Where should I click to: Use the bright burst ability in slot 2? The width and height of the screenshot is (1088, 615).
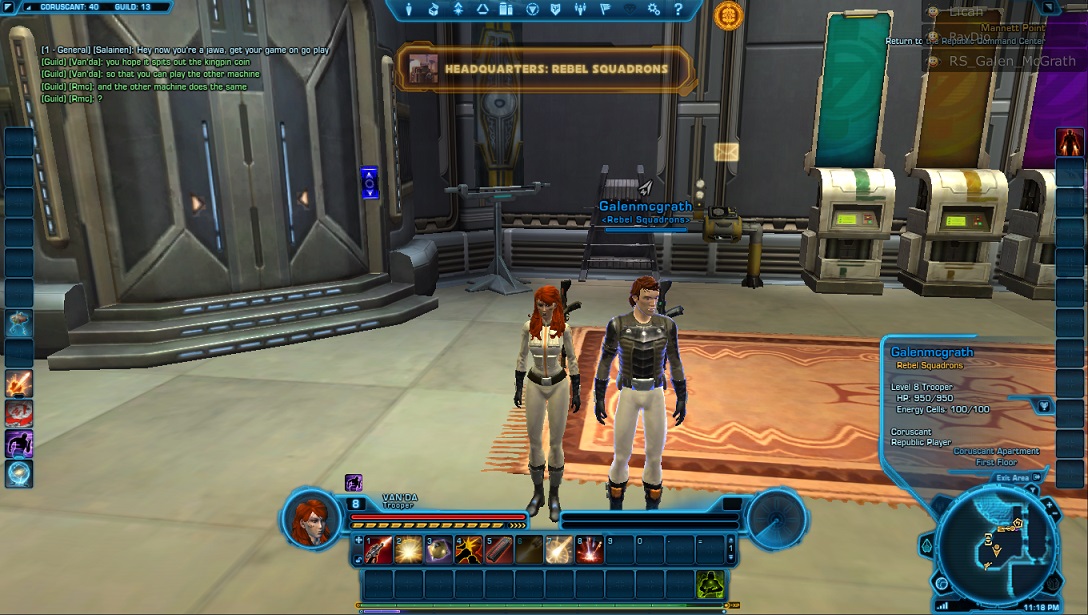pyautogui.click(x=409, y=549)
